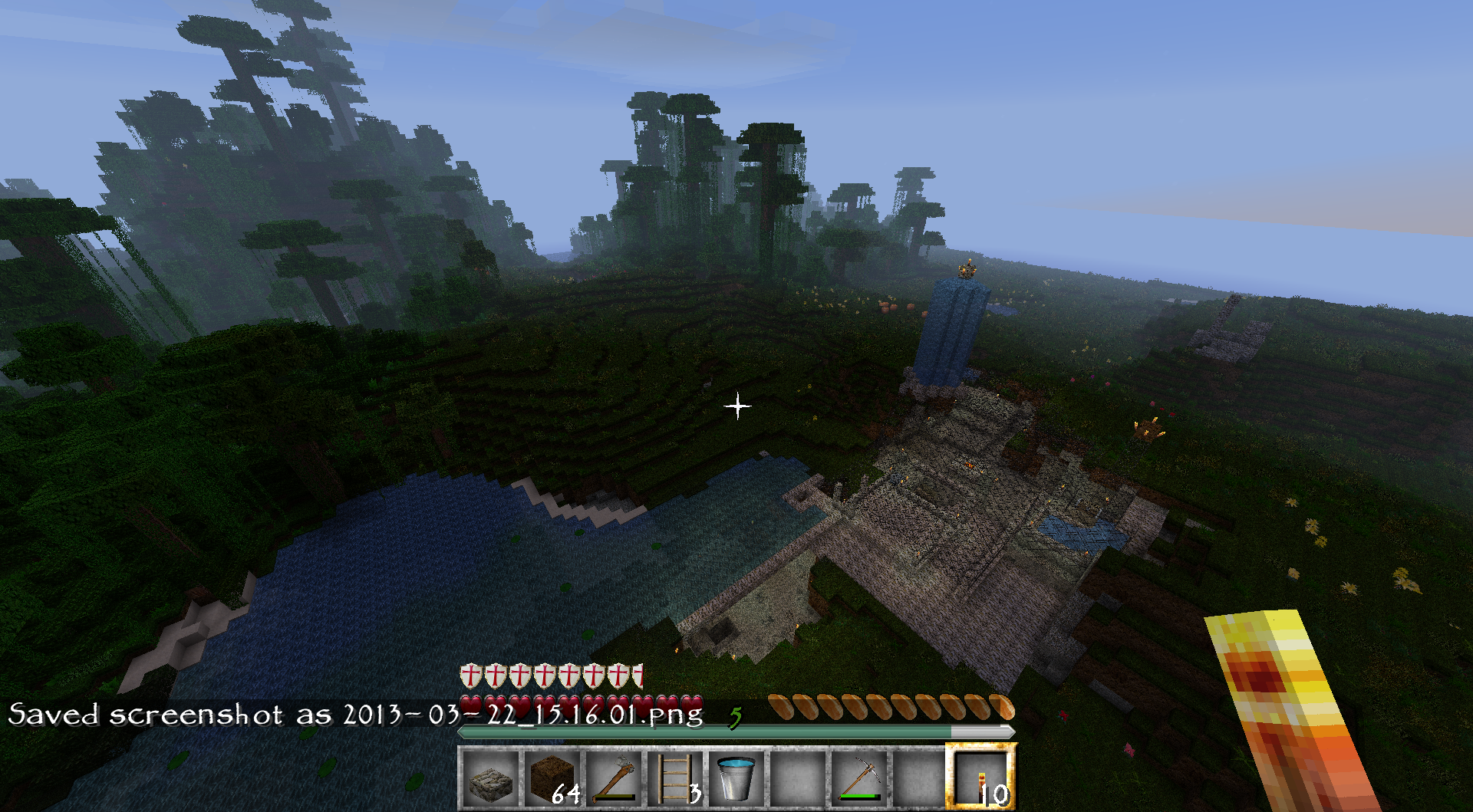This screenshot has height=812, width=1473.
Task: Pick the water bucket slot
Action: [736, 778]
